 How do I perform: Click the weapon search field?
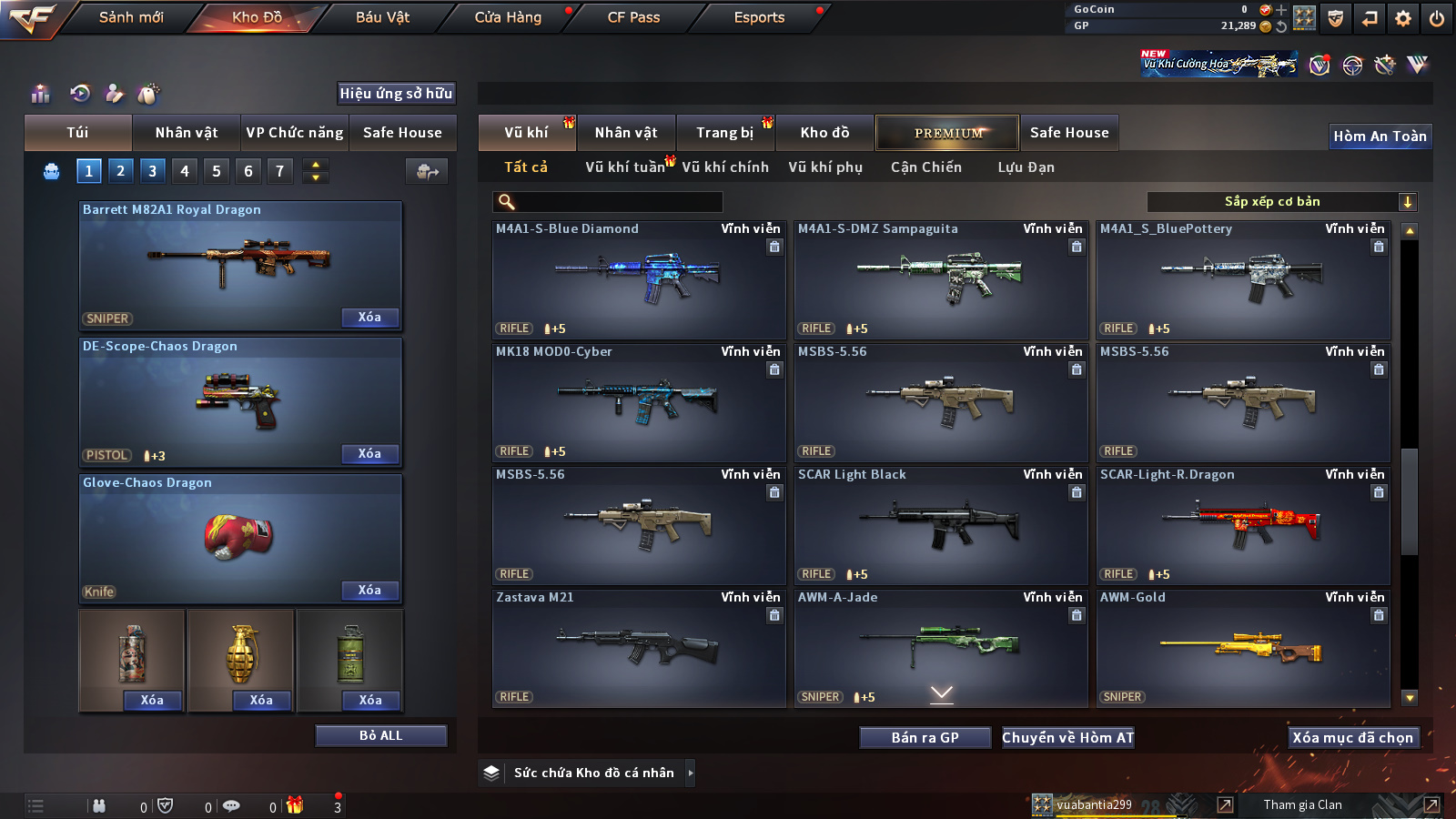click(x=610, y=202)
